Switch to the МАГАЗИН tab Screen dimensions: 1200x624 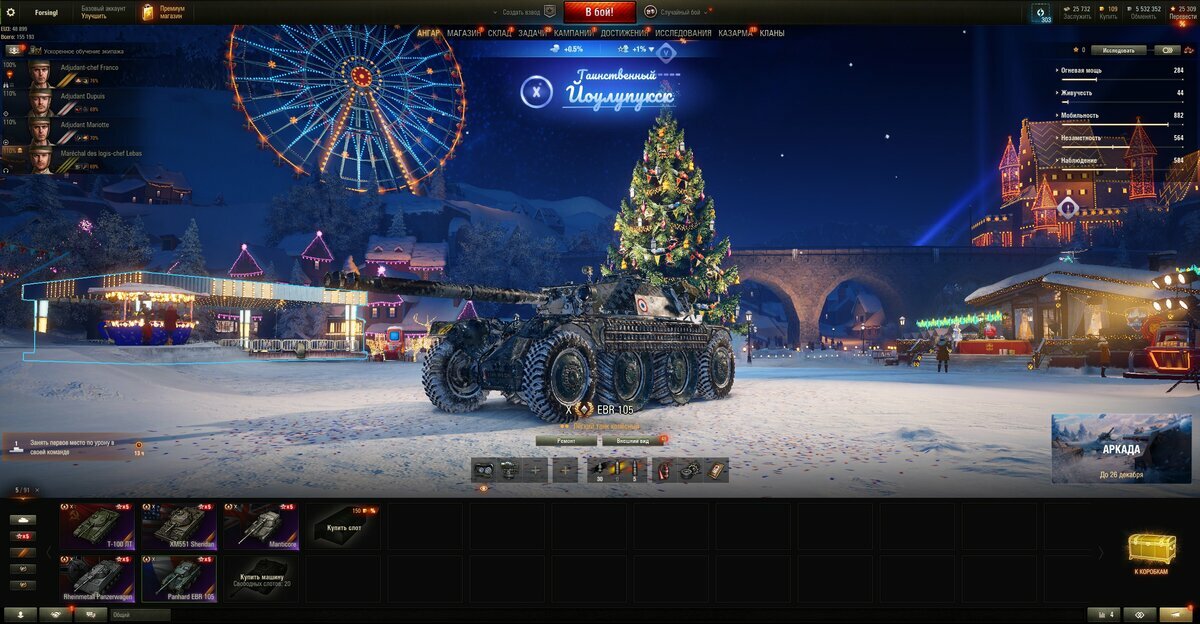tap(463, 33)
